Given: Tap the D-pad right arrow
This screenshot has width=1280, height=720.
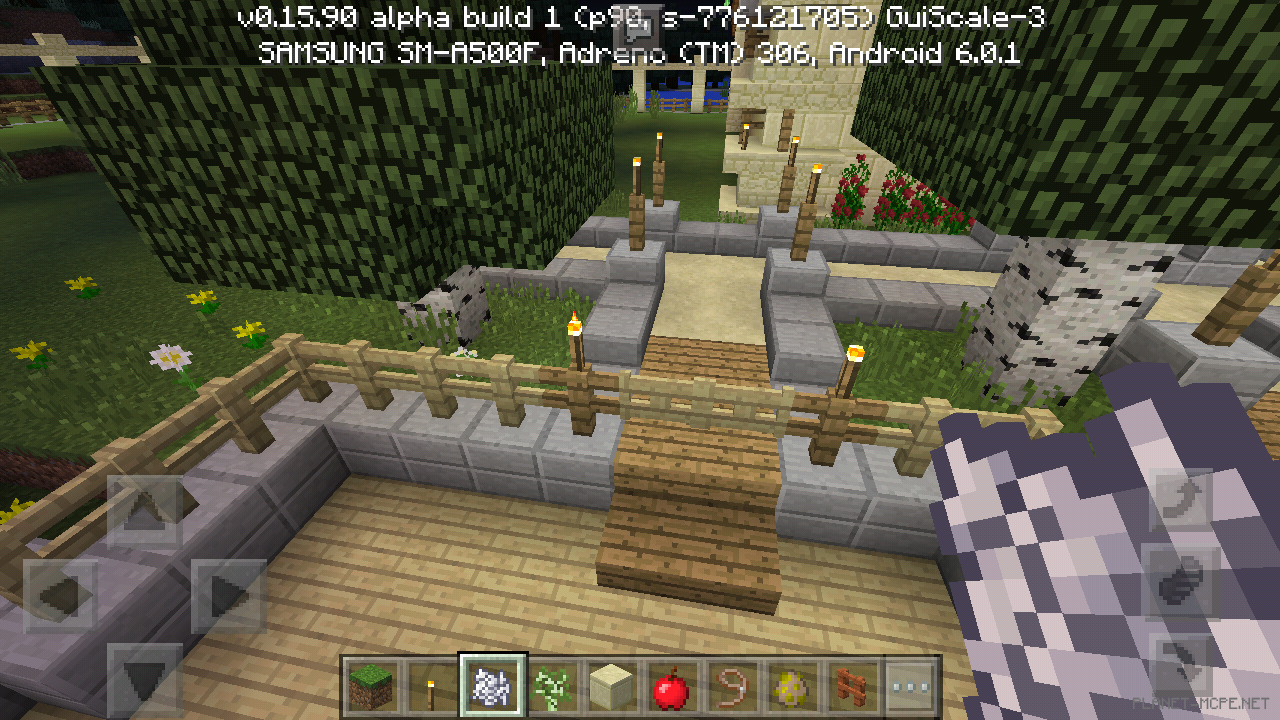Looking at the screenshot, I should coord(228,596).
